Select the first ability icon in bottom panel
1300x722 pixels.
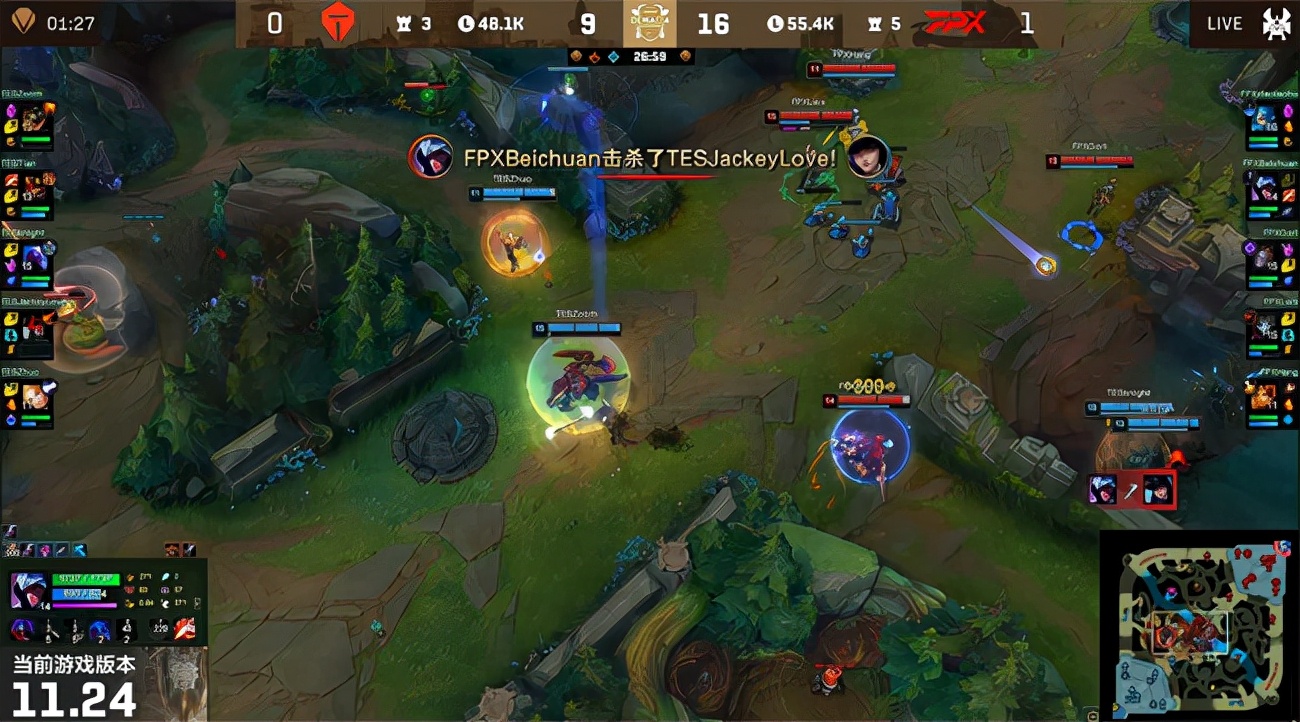click(x=22, y=630)
